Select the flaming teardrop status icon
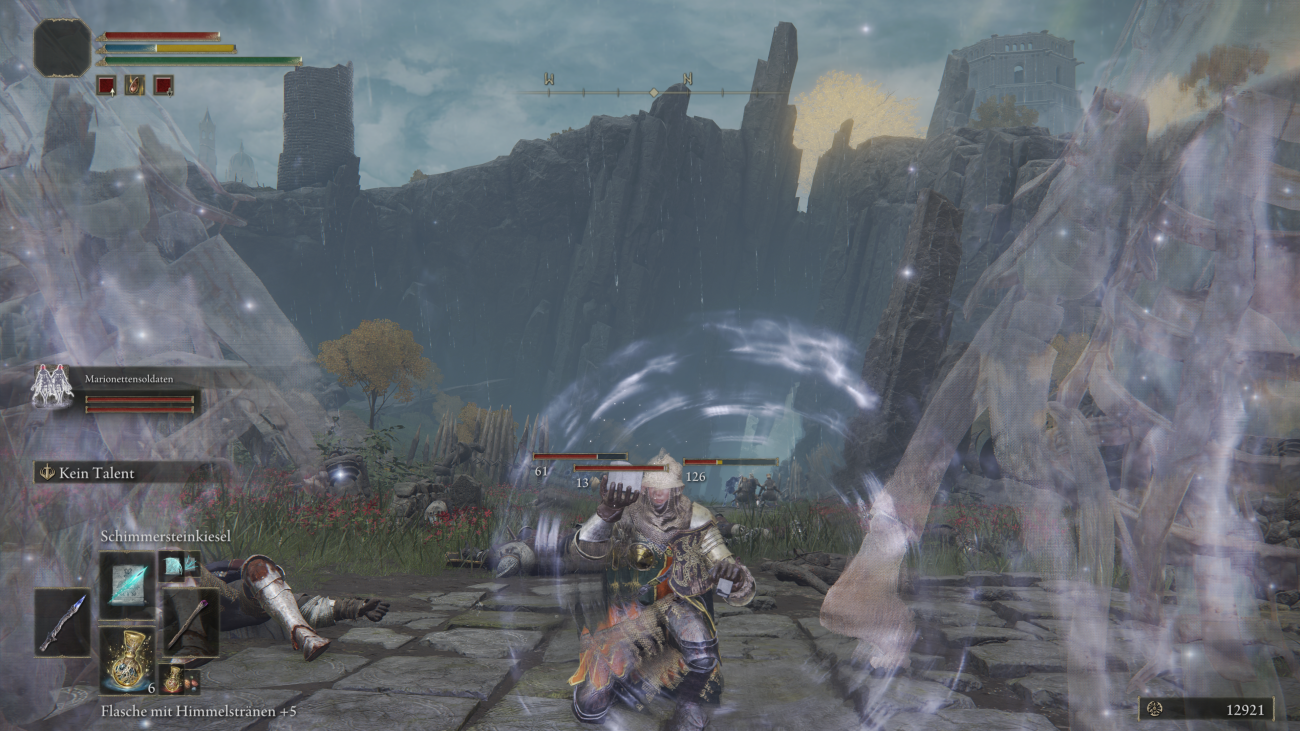 tap(134, 85)
